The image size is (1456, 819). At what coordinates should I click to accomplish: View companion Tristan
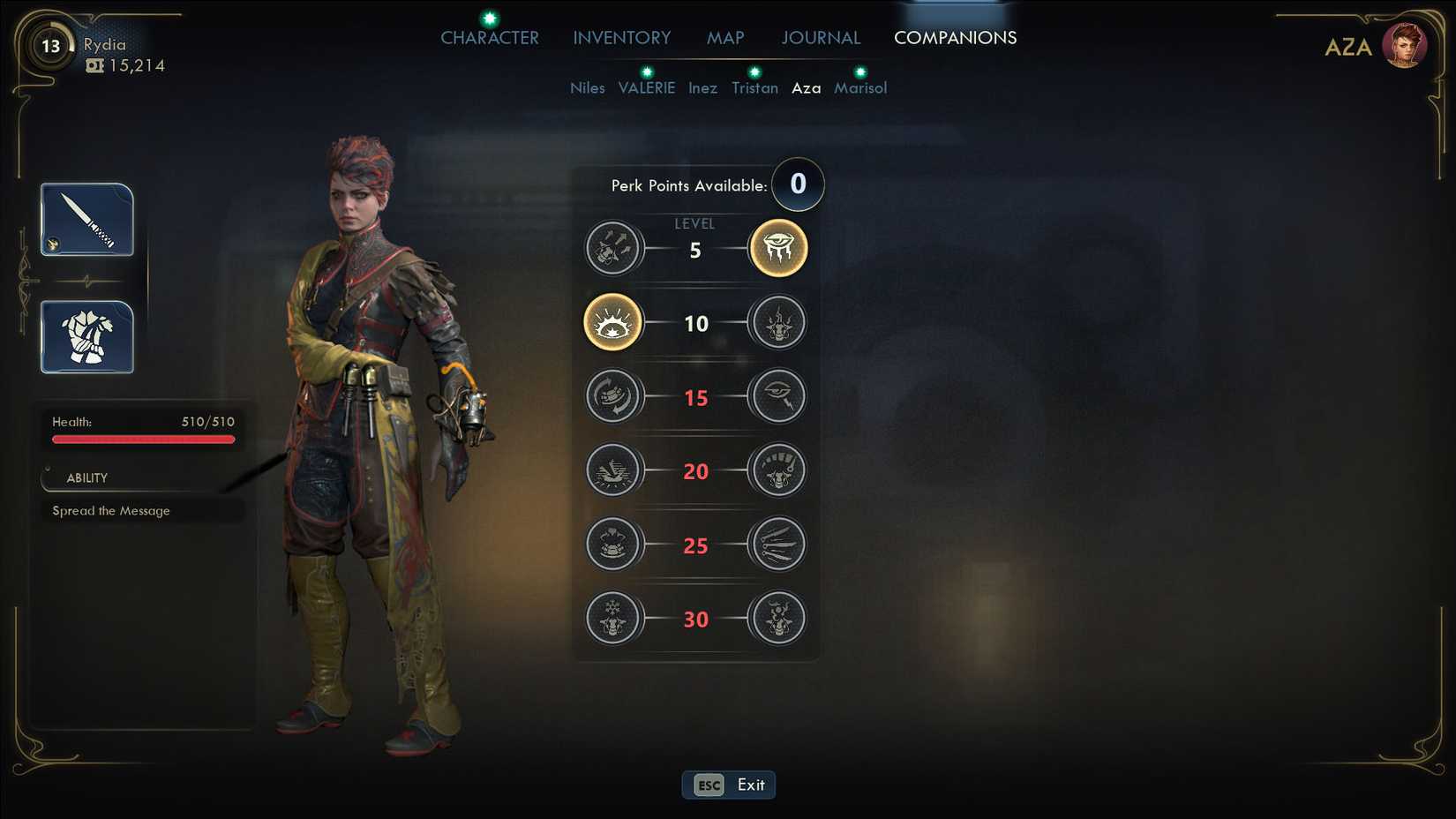coord(754,88)
